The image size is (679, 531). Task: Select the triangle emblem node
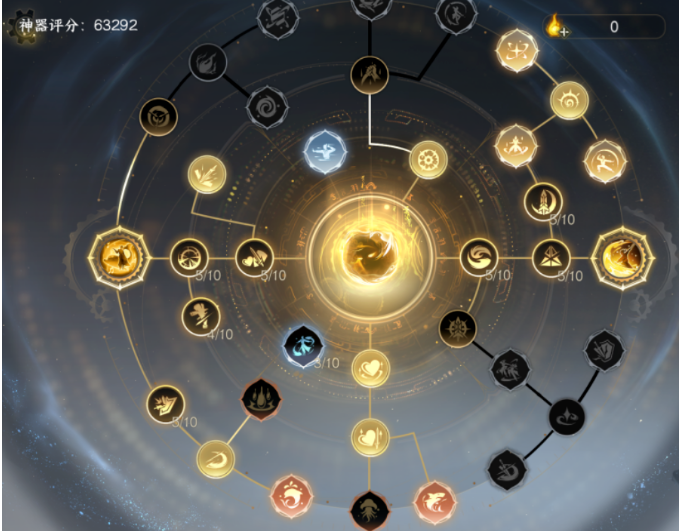[550, 258]
